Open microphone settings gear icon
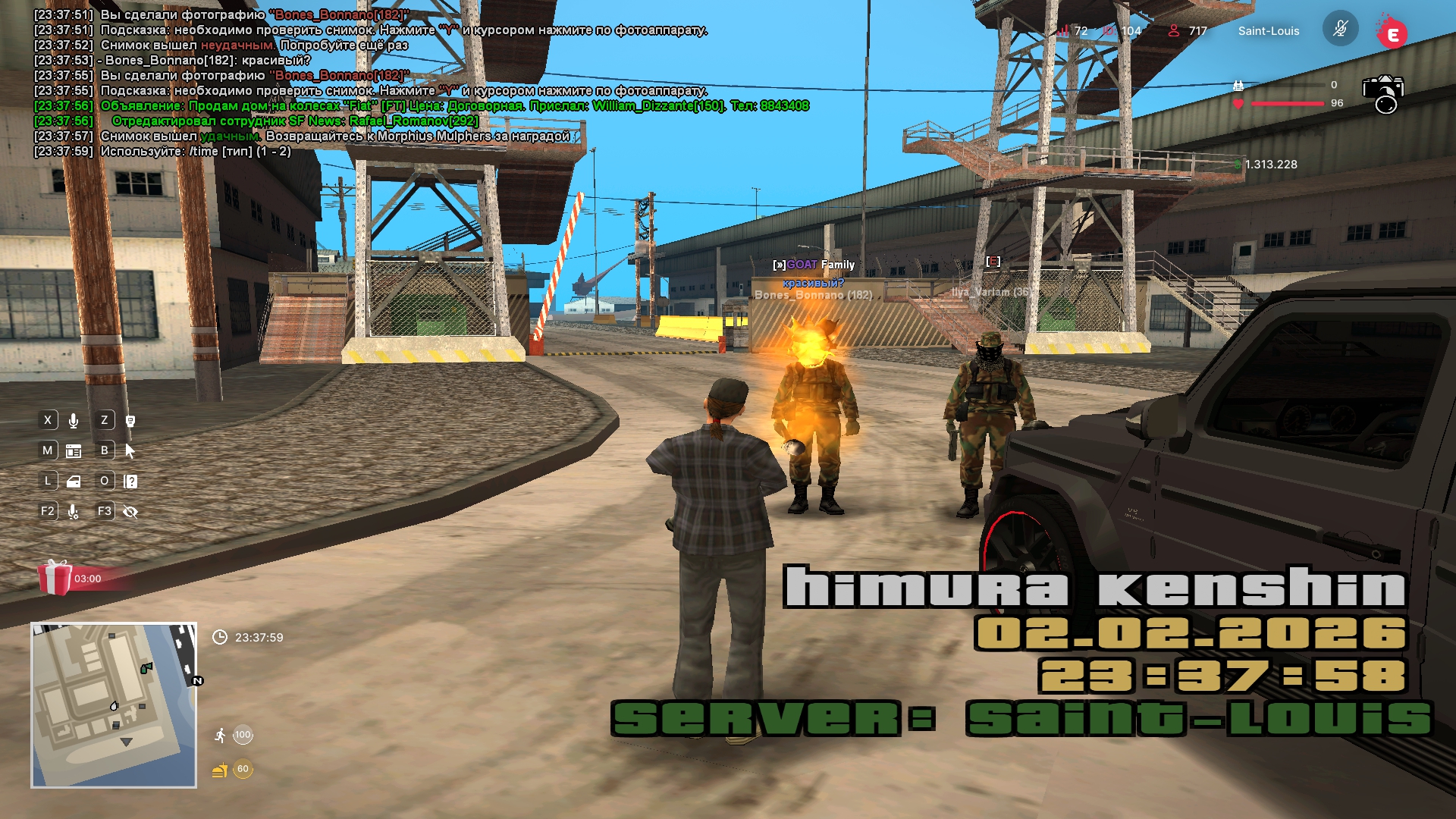This screenshot has width=1456, height=819. pyautogui.click(x=74, y=512)
